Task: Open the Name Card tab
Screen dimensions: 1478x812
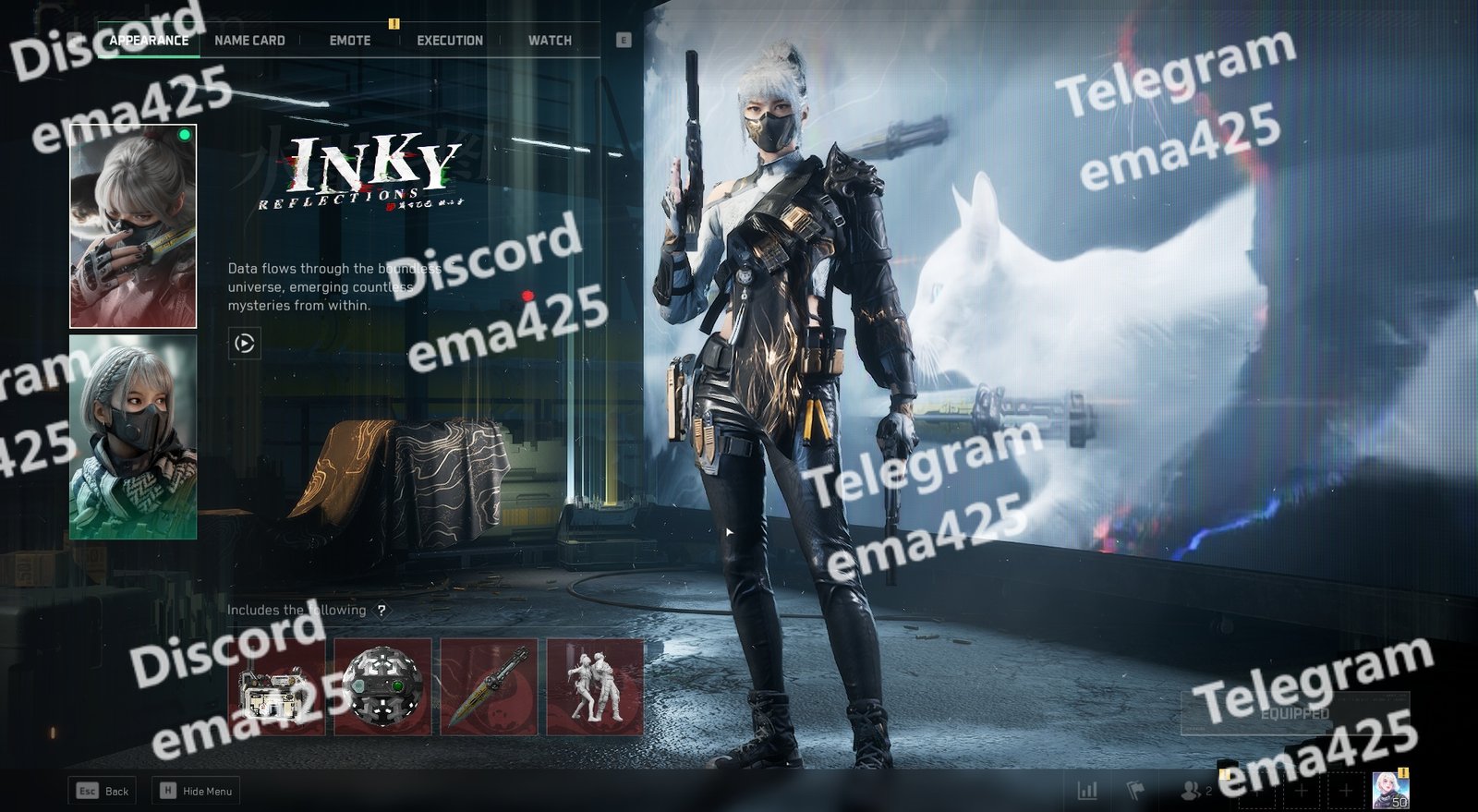Action: coord(249,41)
